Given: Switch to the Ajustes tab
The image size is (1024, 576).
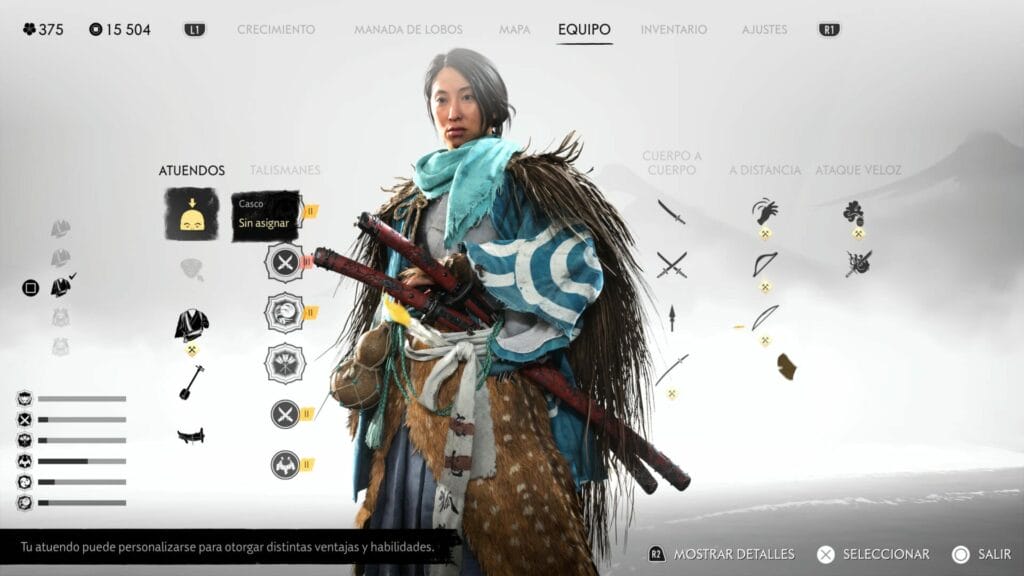Looking at the screenshot, I should point(764,30).
